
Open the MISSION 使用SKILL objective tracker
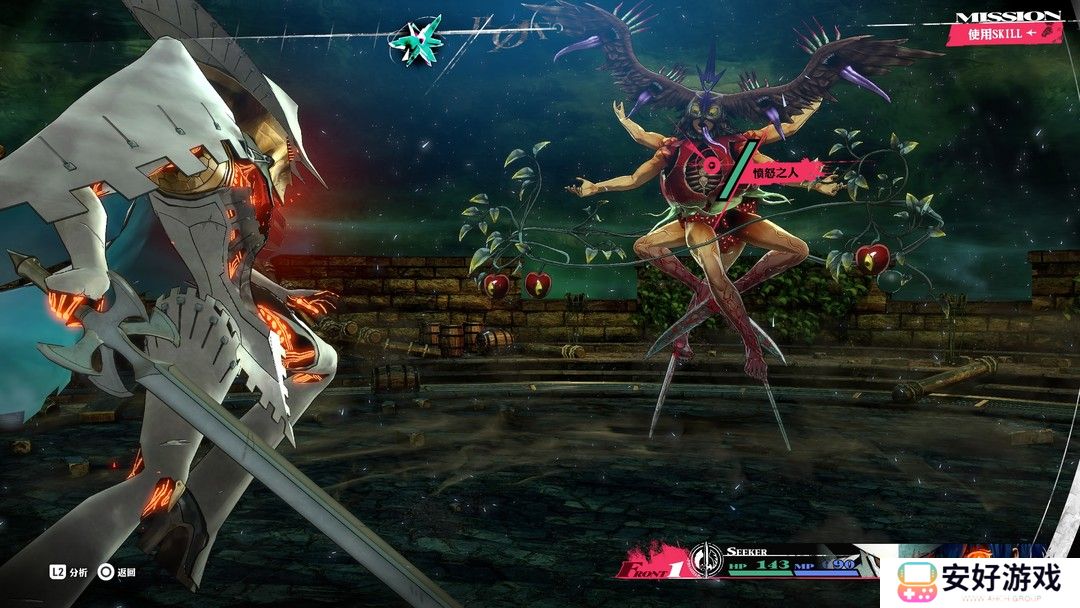(1006, 26)
